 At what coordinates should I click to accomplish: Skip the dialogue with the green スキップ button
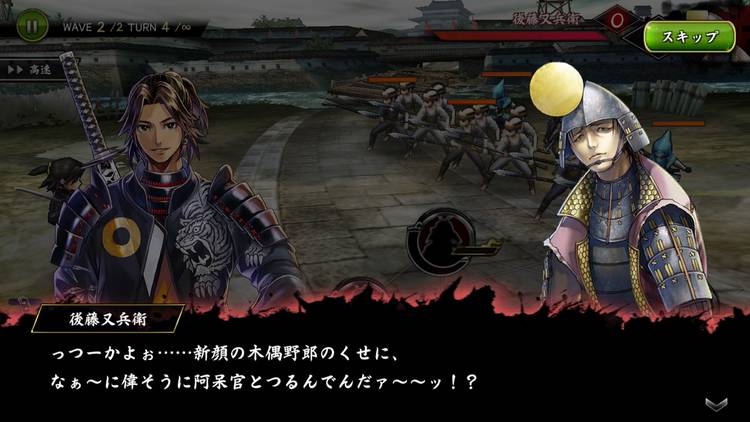(x=689, y=36)
